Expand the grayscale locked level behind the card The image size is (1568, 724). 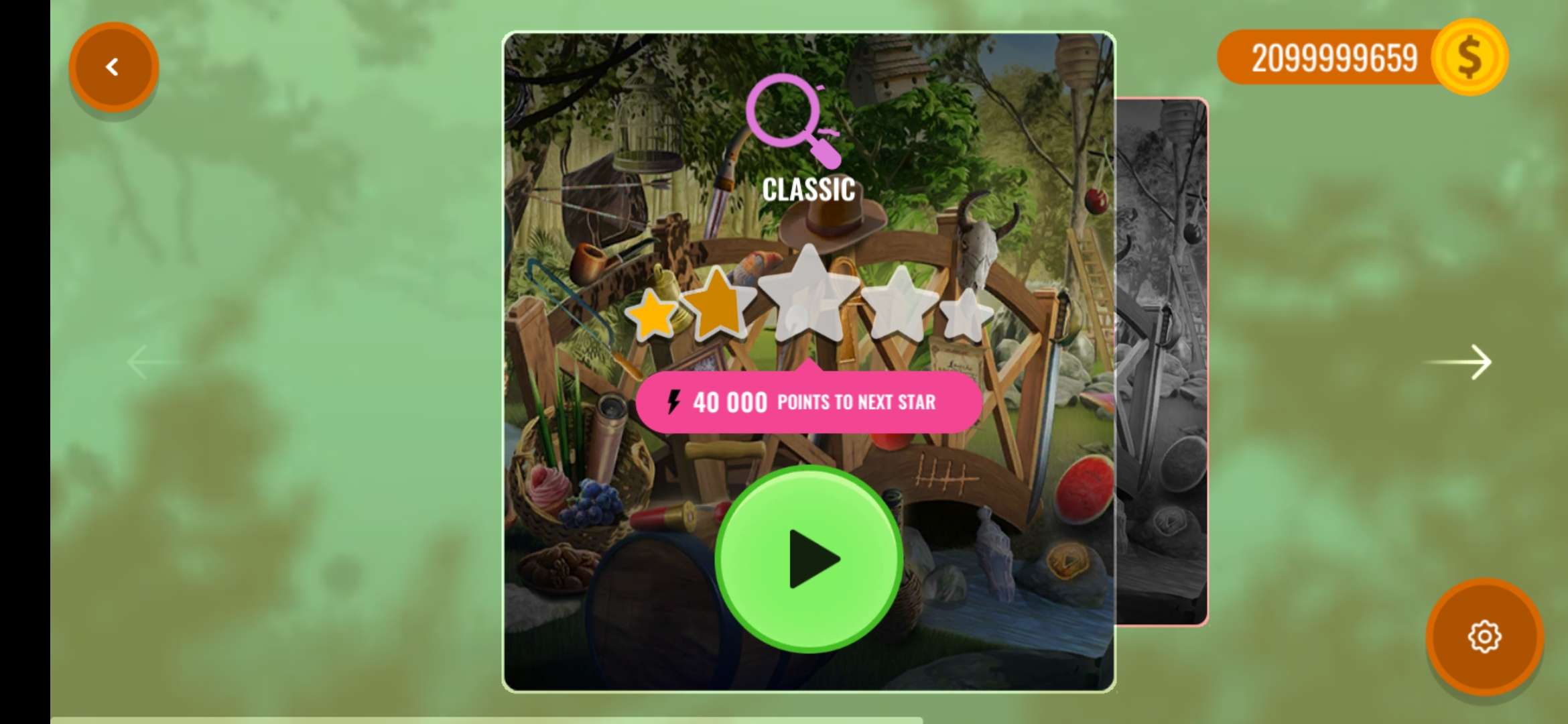[x=1166, y=362]
